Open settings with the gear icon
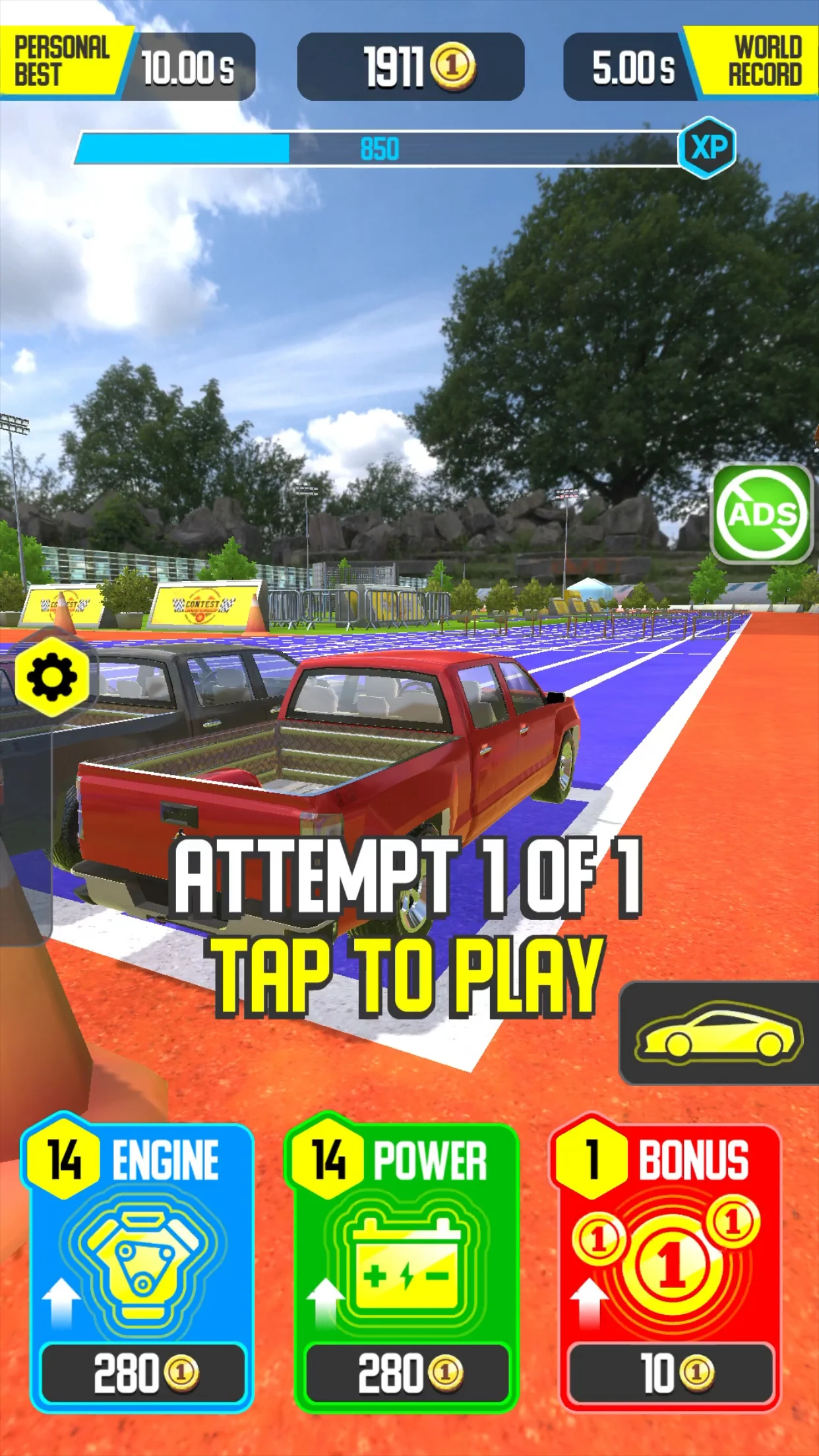Viewport: 819px width, 1456px height. pos(51,677)
